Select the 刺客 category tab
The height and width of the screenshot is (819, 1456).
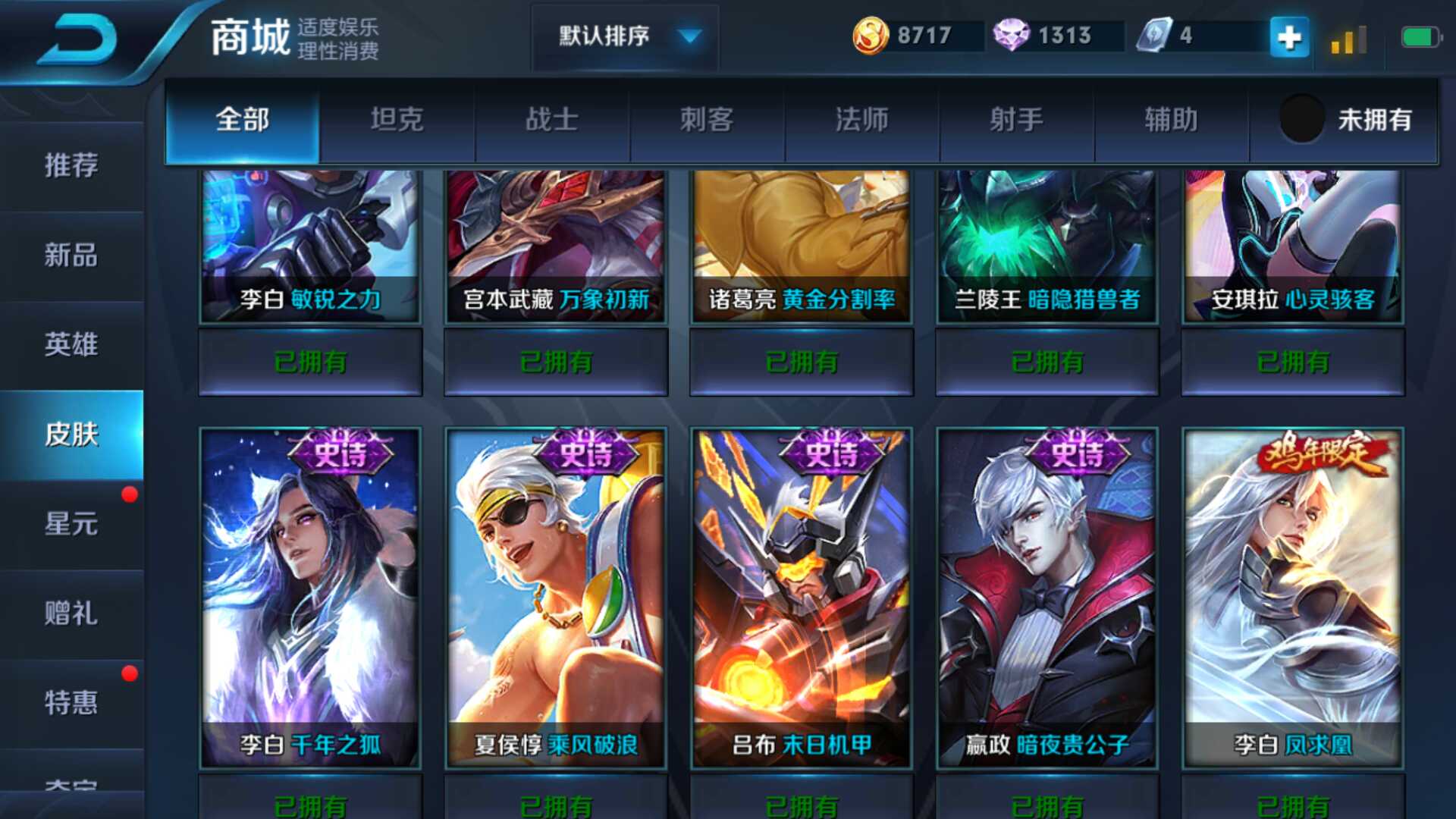707,120
